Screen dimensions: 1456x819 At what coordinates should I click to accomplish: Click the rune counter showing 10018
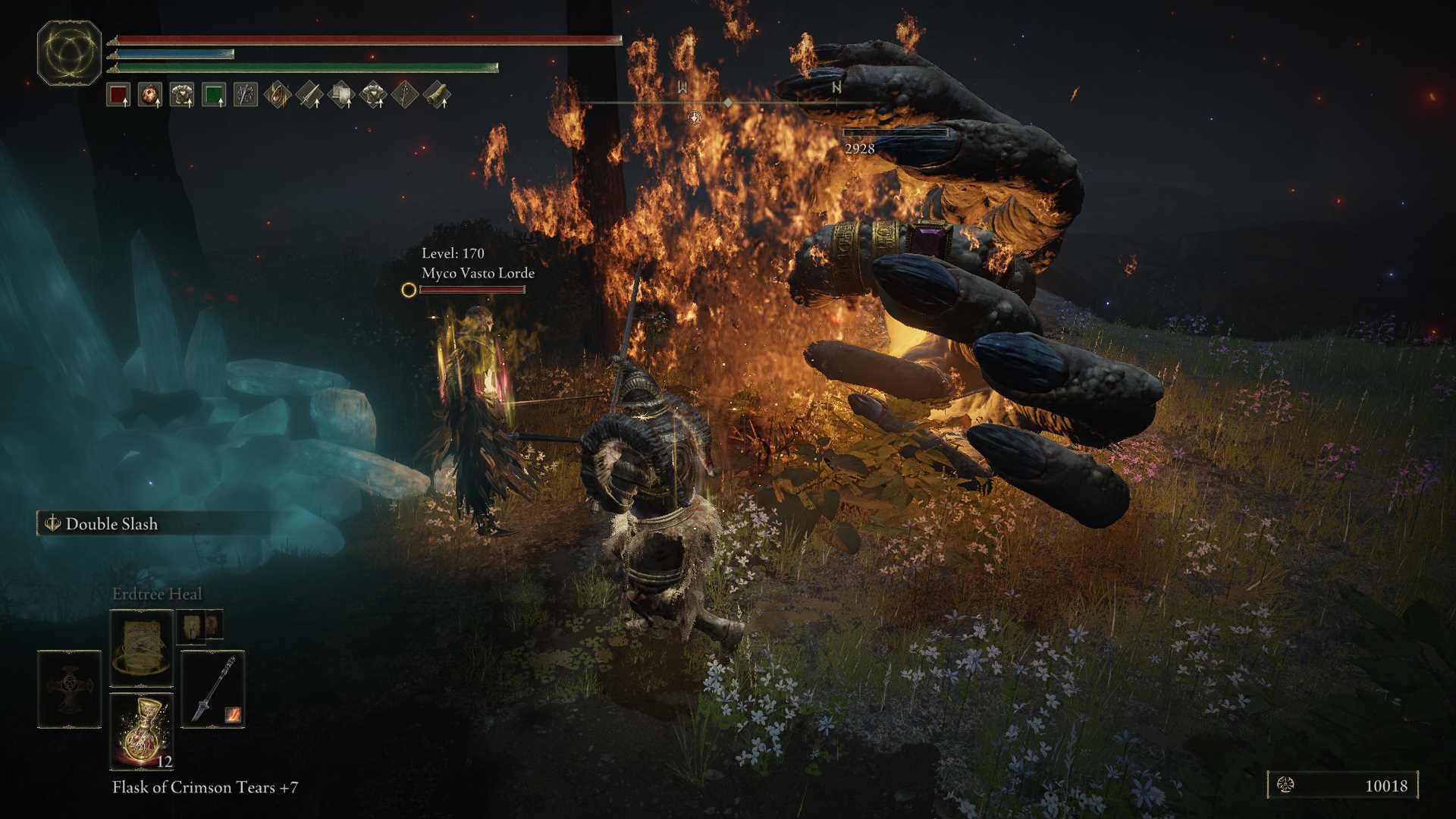tap(1342, 786)
